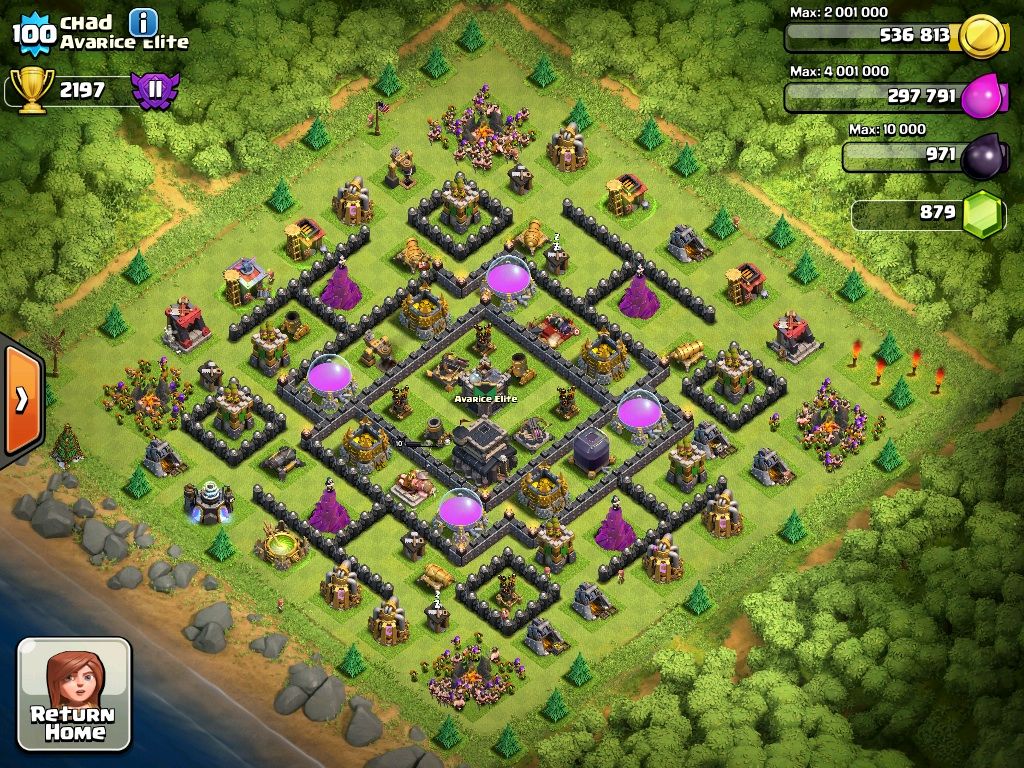1024x768 pixels.
Task: Expand the orange arrow side panel
Action: coord(21,398)
